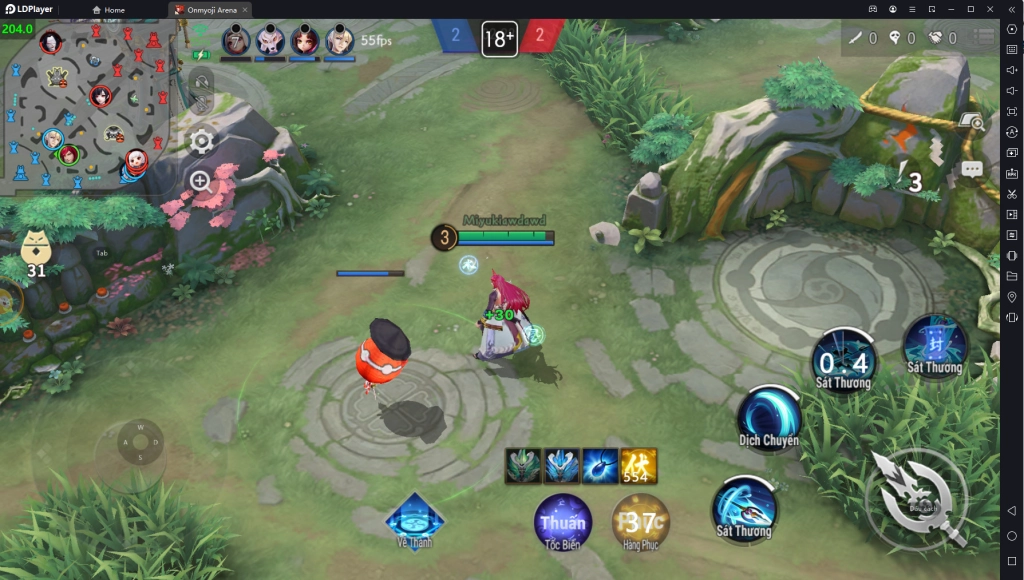1024x580 pixels.
Task: Open the chat speech bubble
Action: [972, 170]
